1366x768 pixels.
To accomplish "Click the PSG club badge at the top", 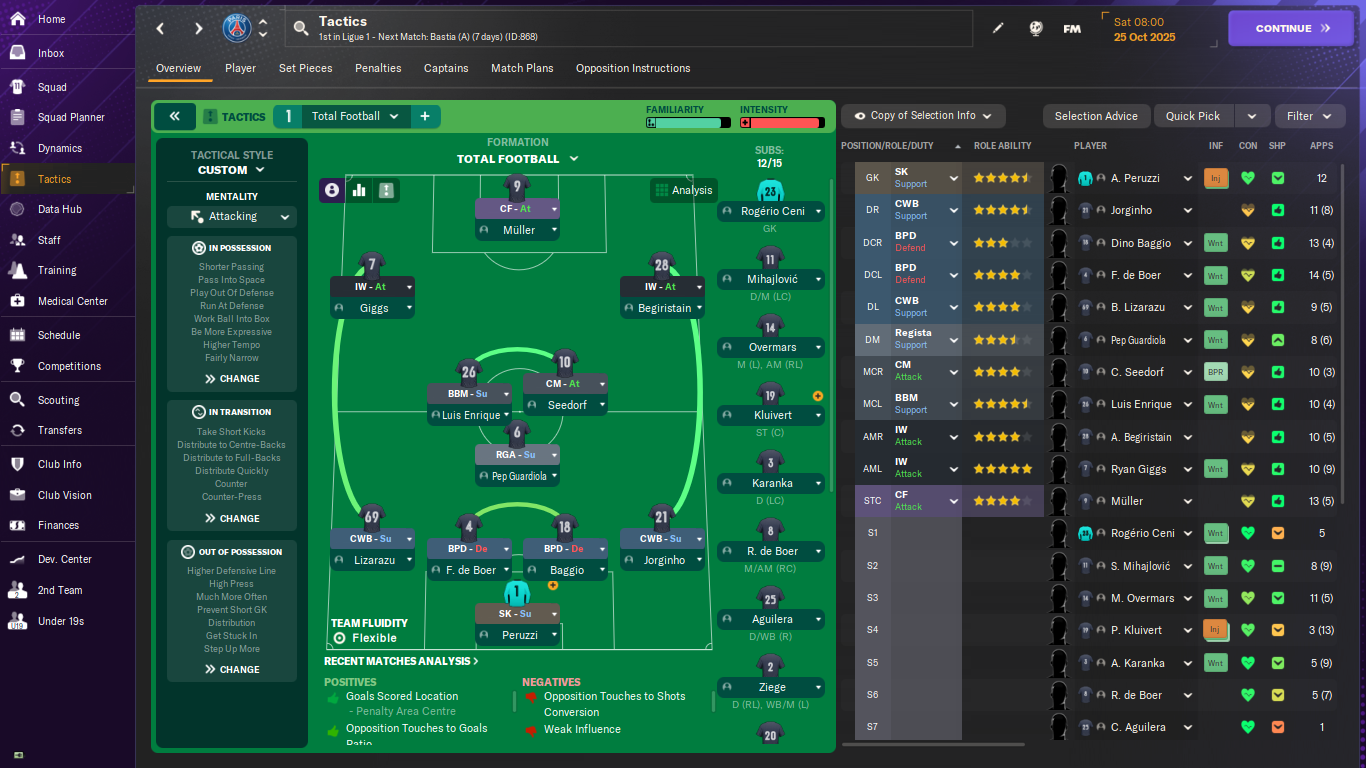I will (239, 28).
